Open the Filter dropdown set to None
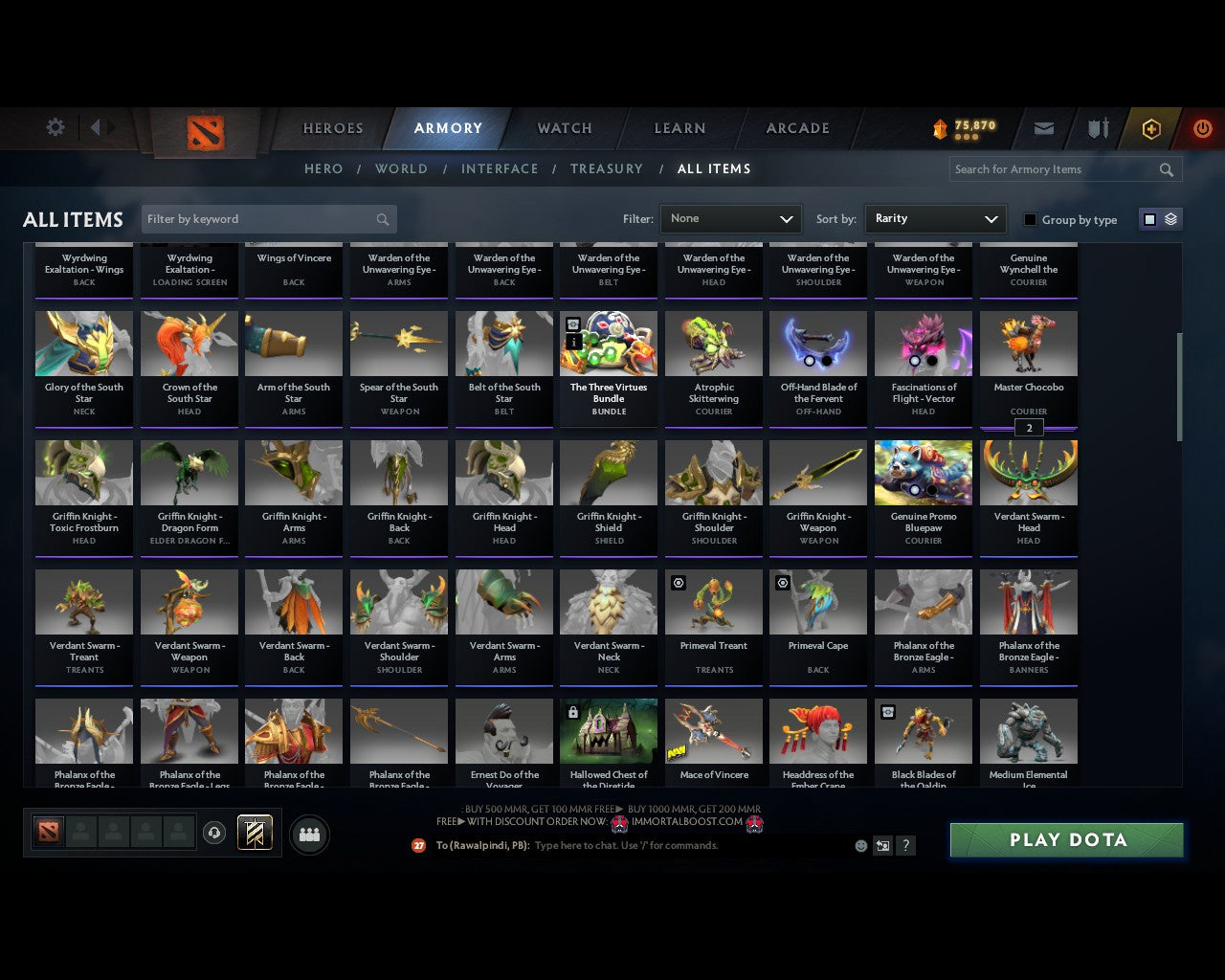 tap(730, 219)
